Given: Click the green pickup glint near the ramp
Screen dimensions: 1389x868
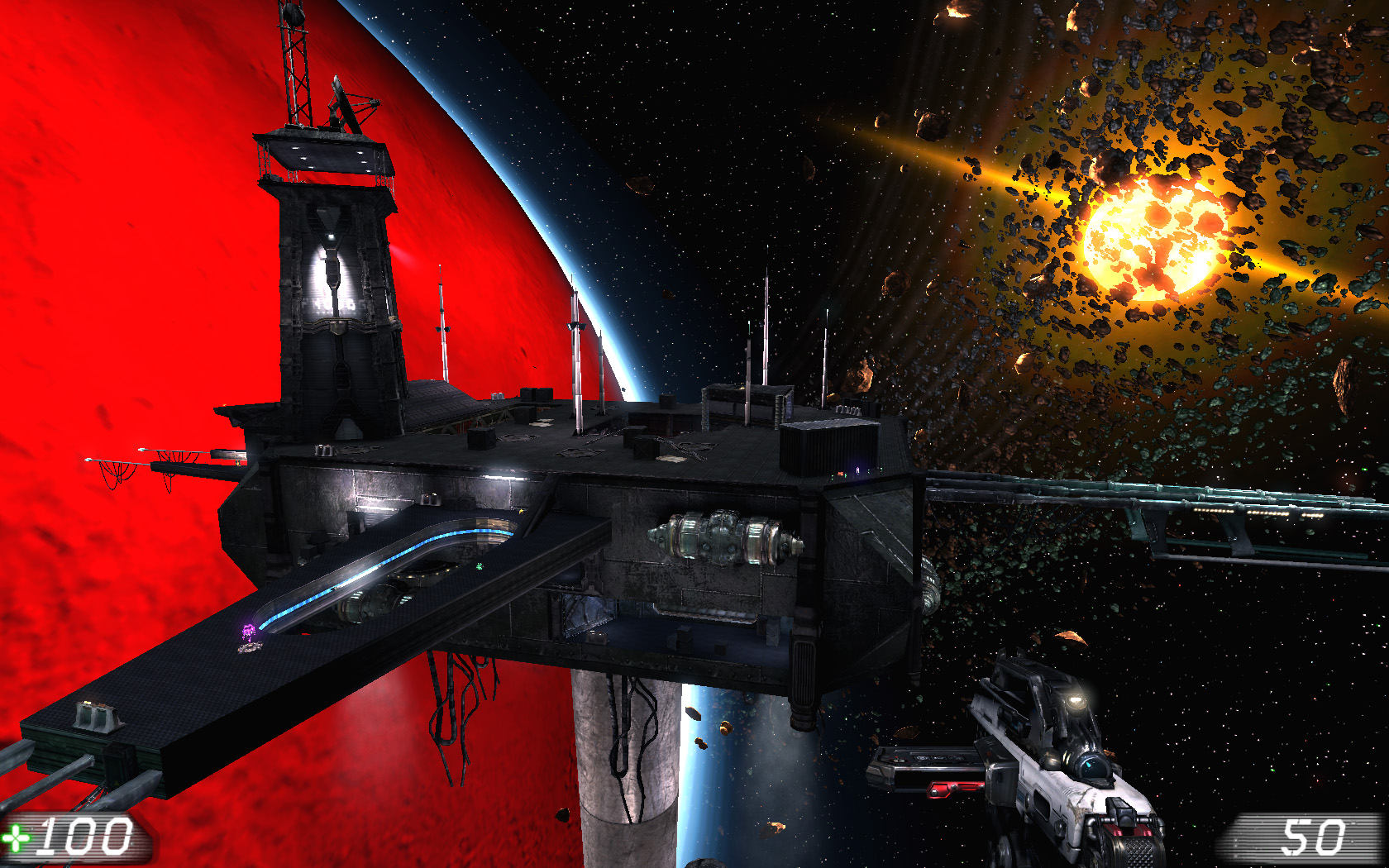Looking at the screenshot, I should [x=478, y=566].
